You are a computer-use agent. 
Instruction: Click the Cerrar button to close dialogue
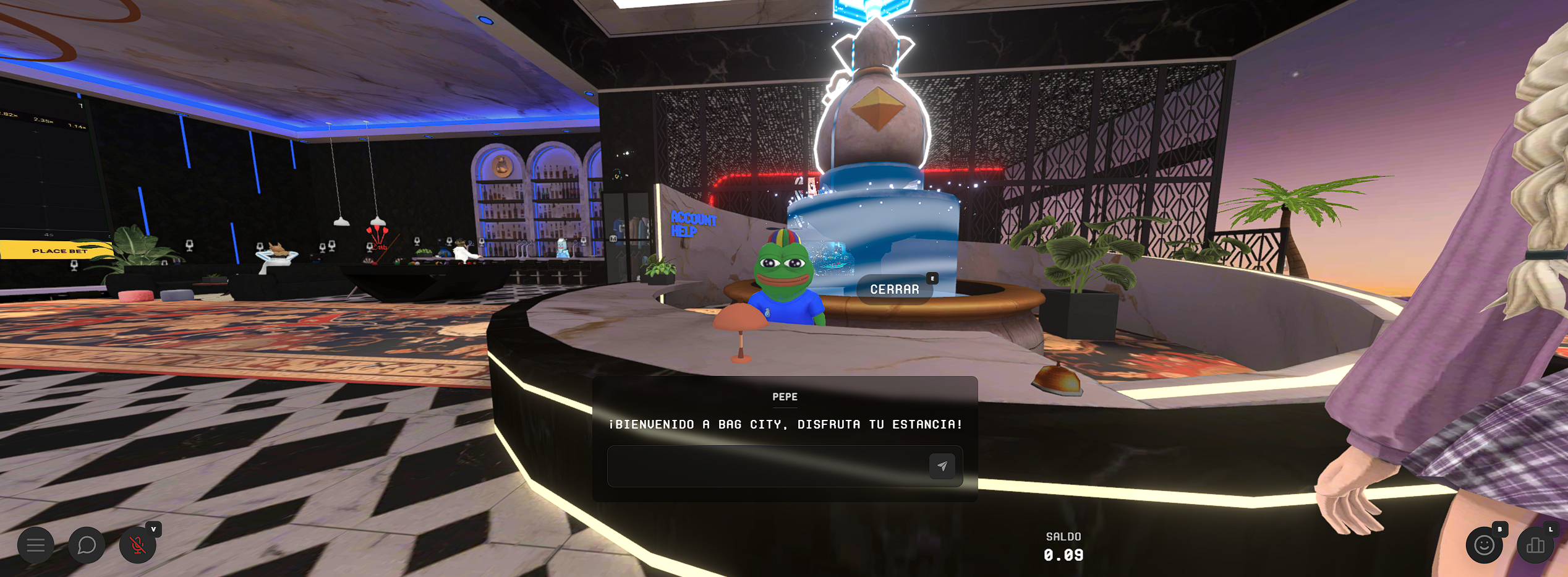894,289
